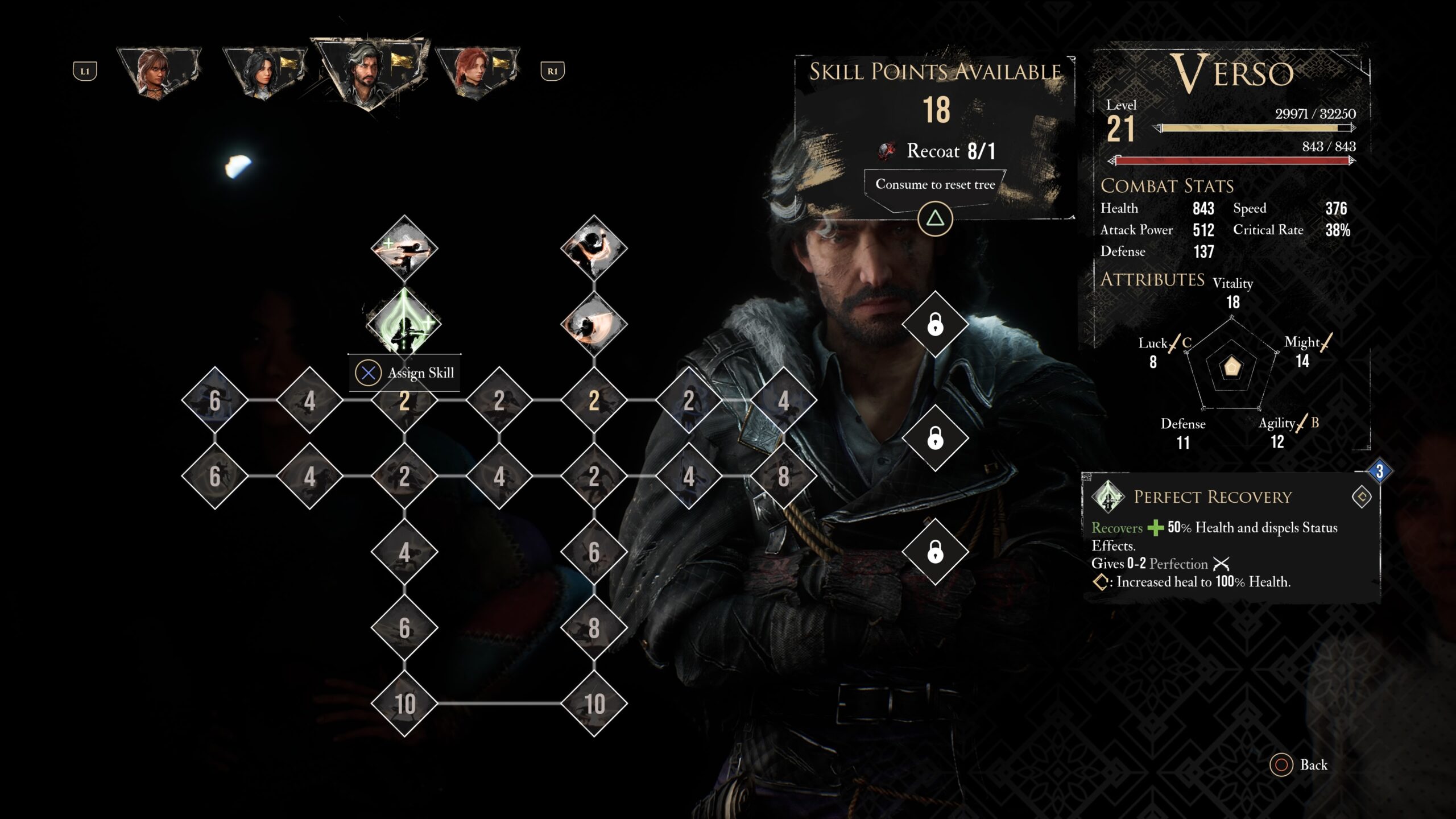Switch to the black-haired woman's portrait
The height and width of the screenshot is (819, 1456).
(x=263, y=72)
